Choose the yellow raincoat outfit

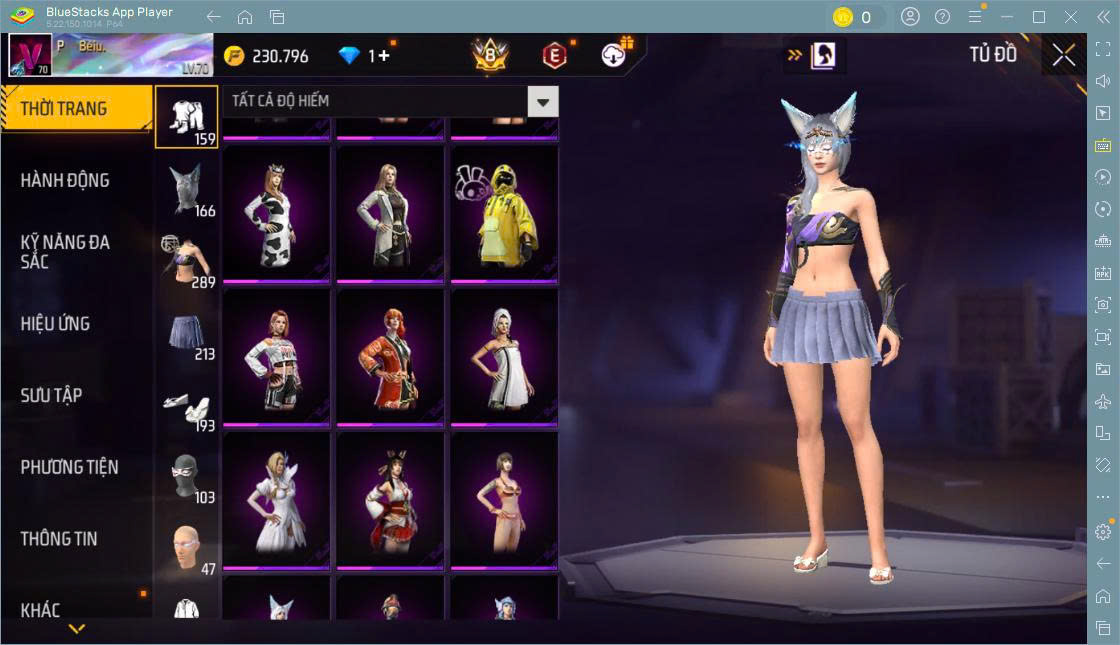click(504, 215)
